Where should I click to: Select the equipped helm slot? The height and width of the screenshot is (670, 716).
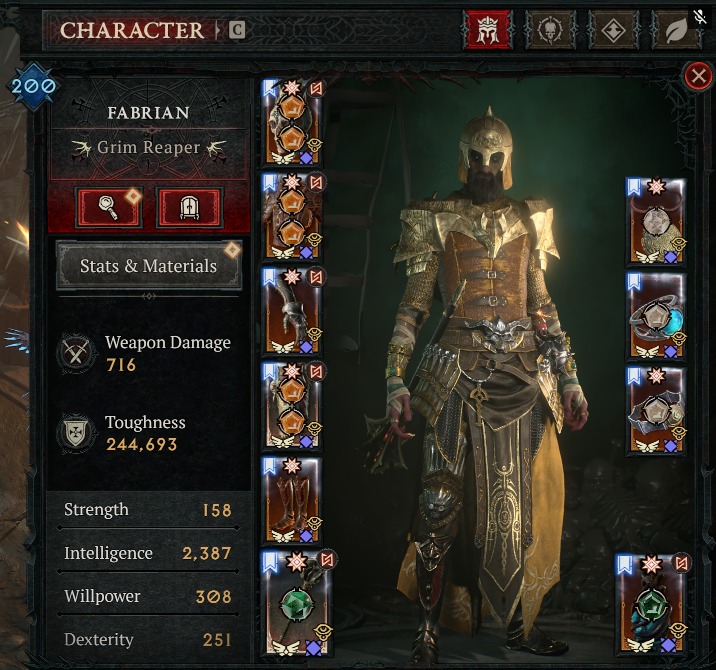(292, 124)
